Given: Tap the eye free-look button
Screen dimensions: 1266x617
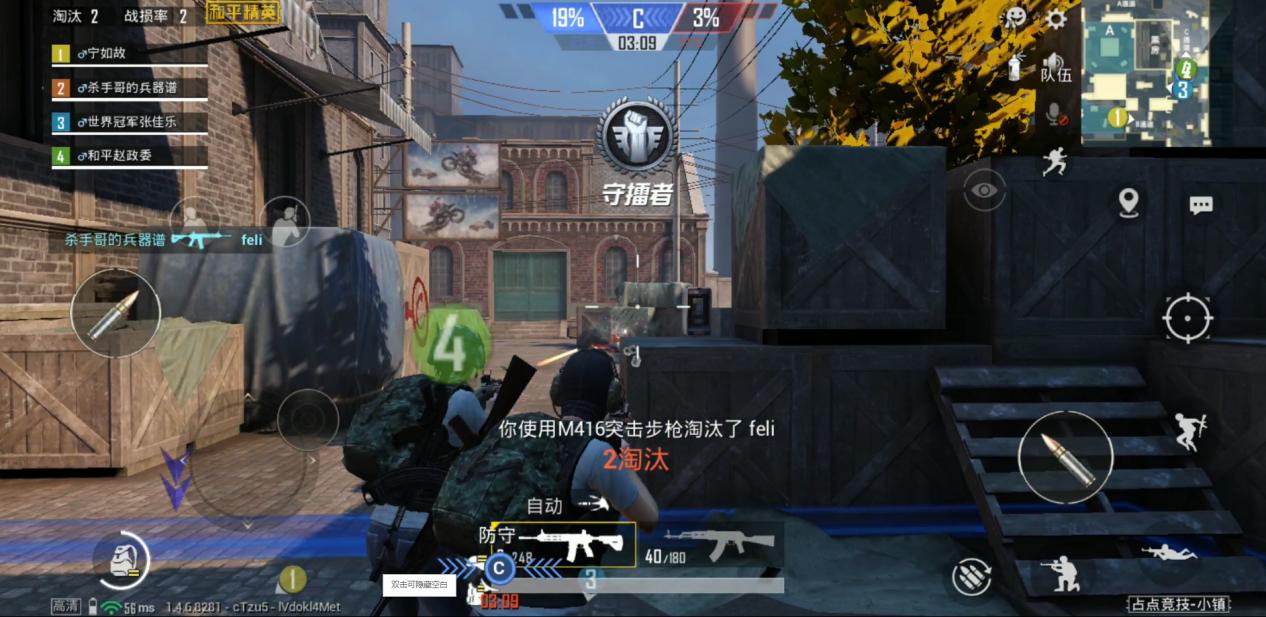Looking at the screenshot, I should click(x=985, y=190).
